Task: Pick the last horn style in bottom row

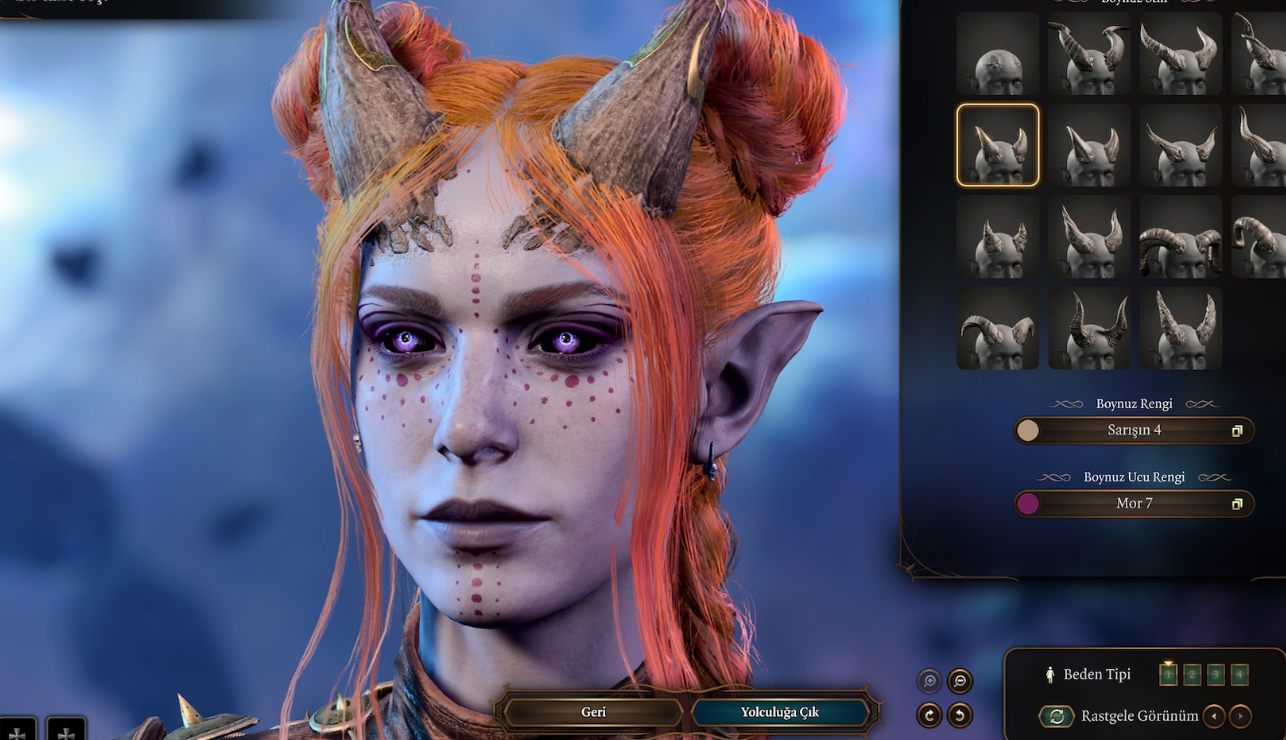Action: 1180,328
